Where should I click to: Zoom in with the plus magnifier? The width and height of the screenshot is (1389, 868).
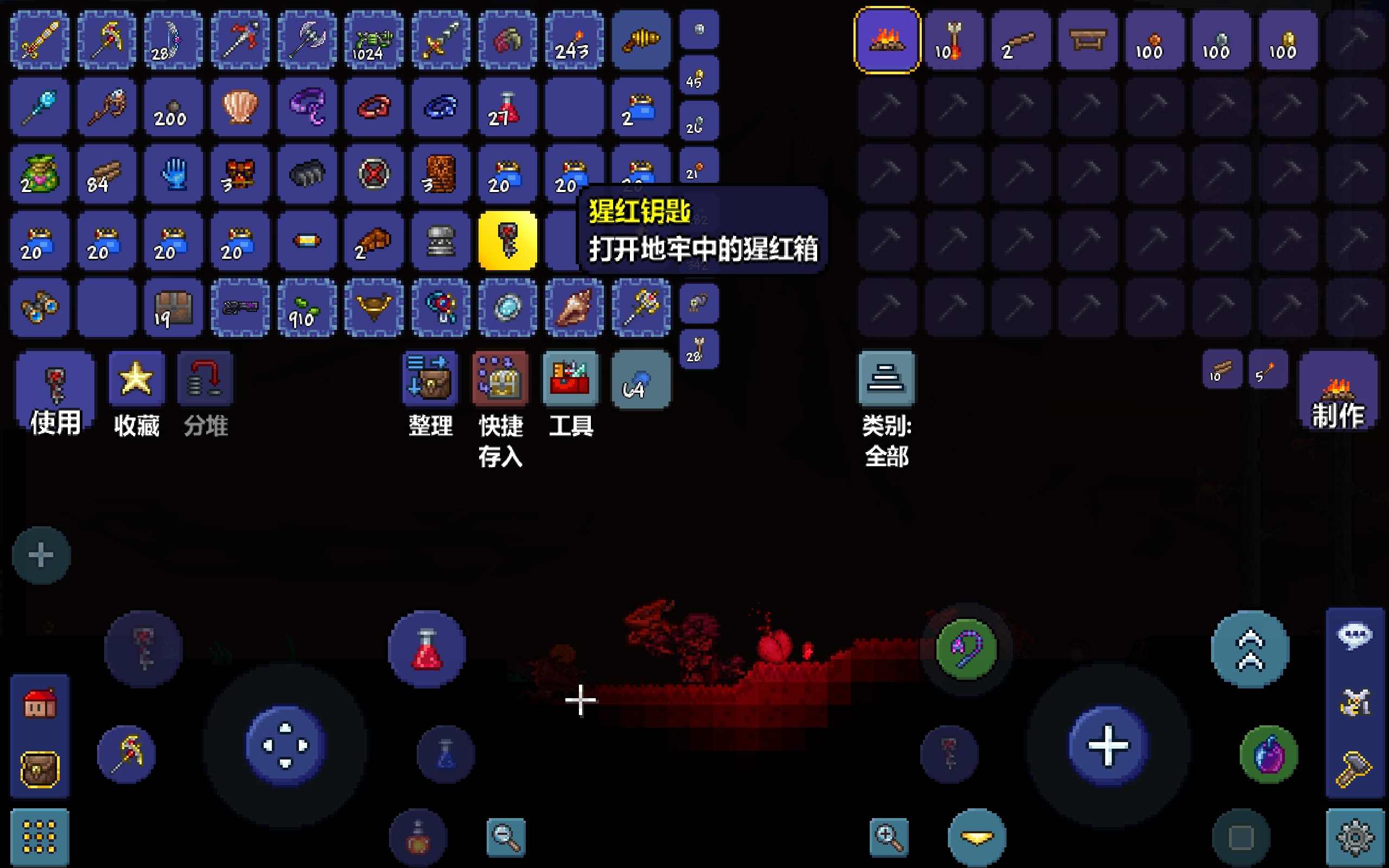coord(889,838)
